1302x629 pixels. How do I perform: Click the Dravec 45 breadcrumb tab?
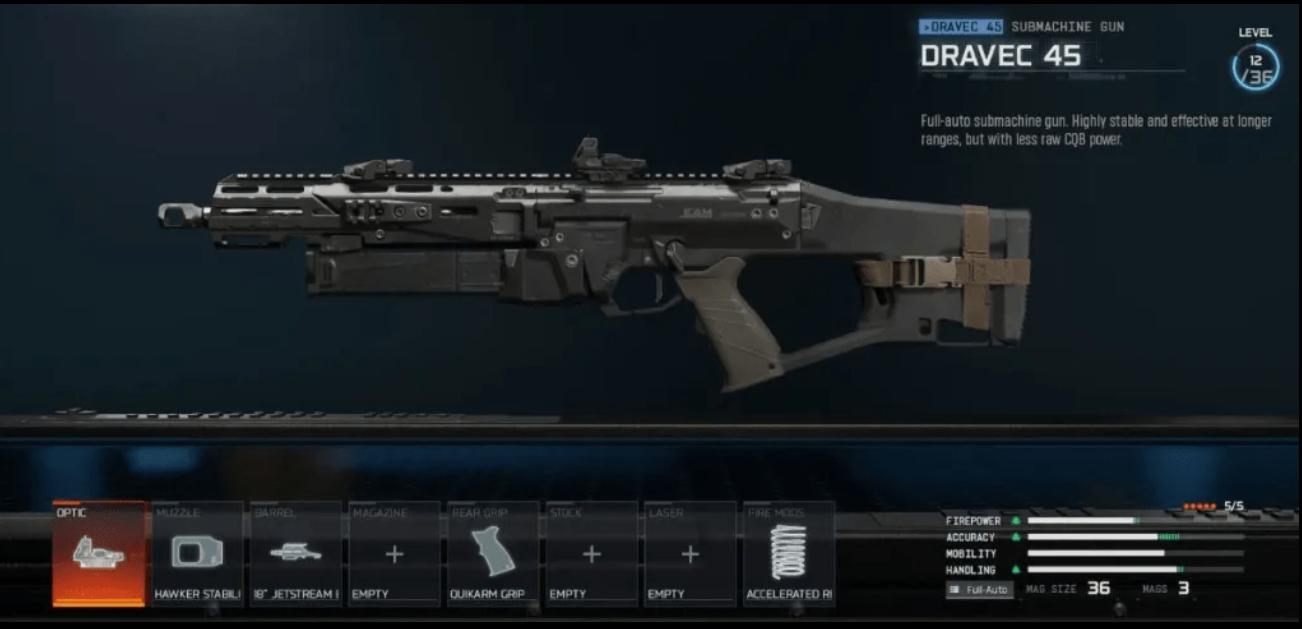point(960,27)
